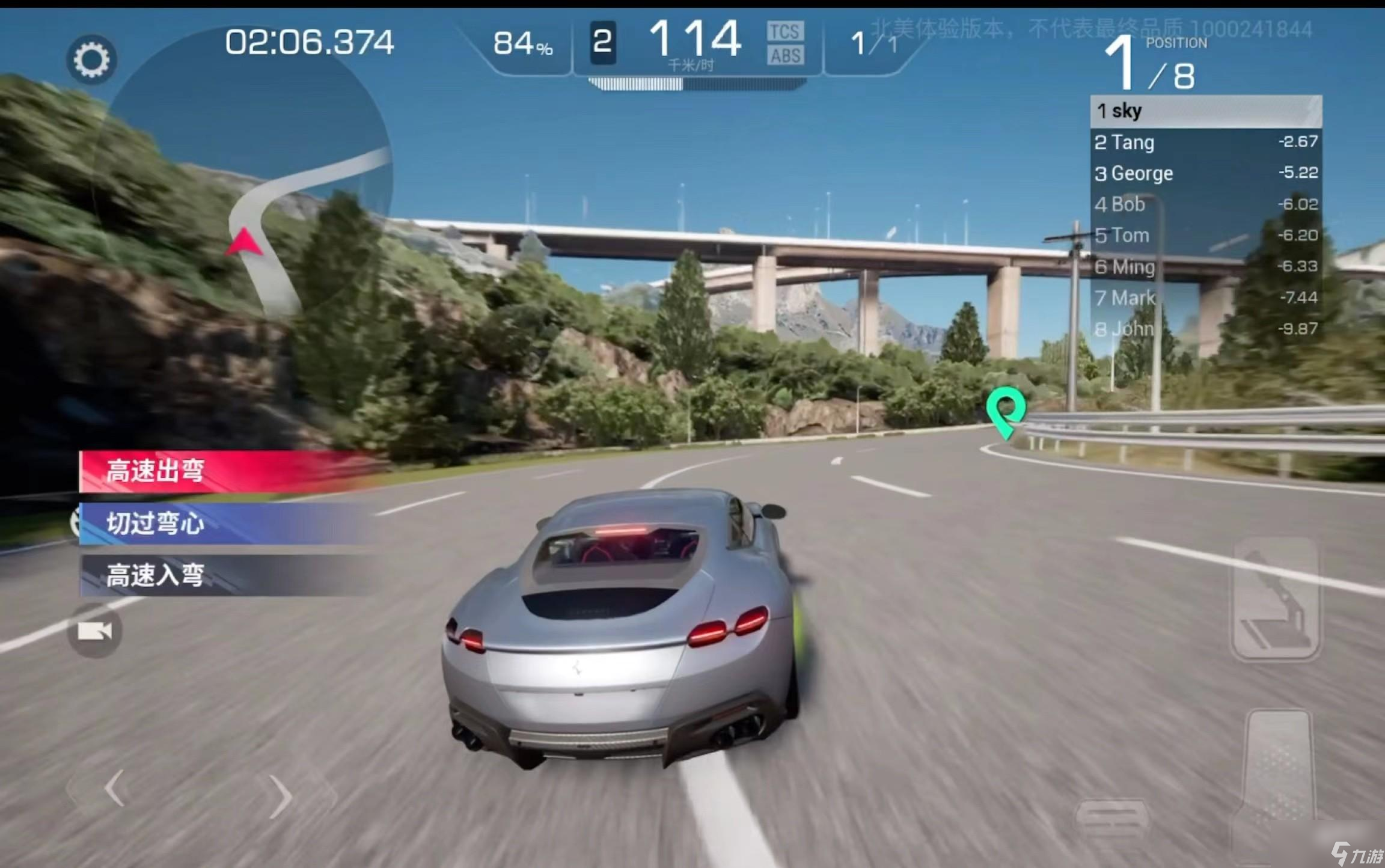Viewport: 1385px width, 868px height.
Task: Choose George's row in the standings
Action: pos(1205,174)
